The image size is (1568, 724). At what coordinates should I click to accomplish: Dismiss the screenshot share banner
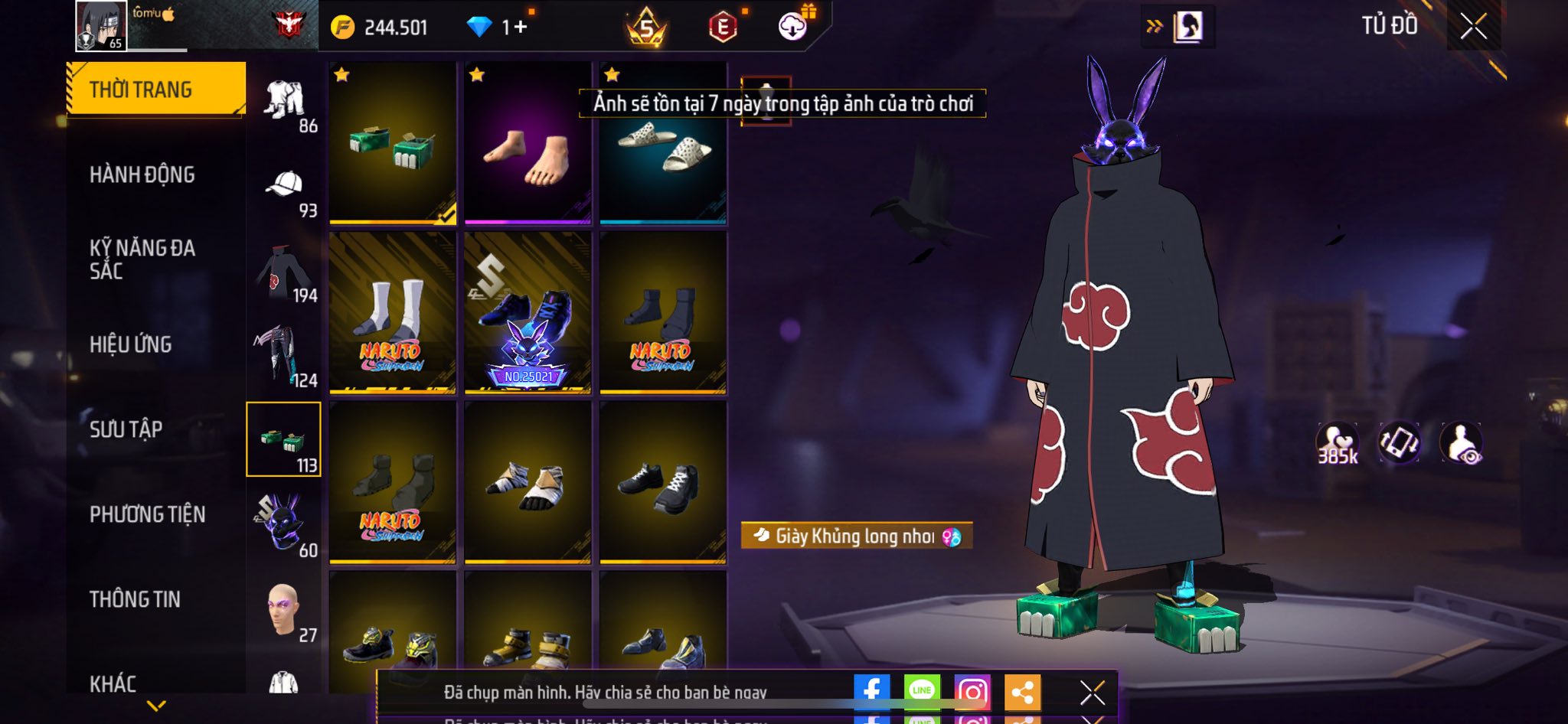click(1093, 693)
